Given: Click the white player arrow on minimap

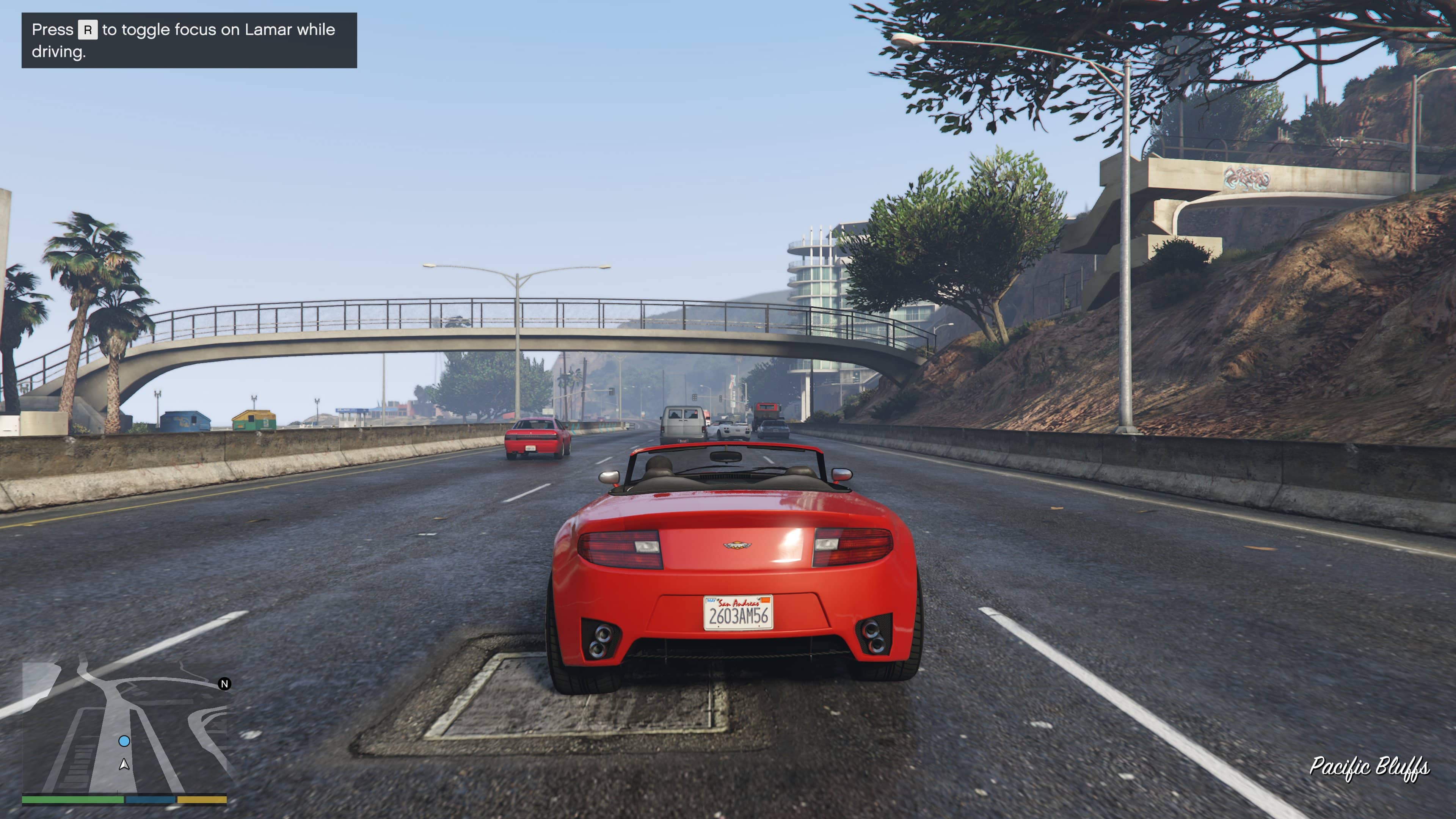Looking at the screenshot, I should (124, 765).
